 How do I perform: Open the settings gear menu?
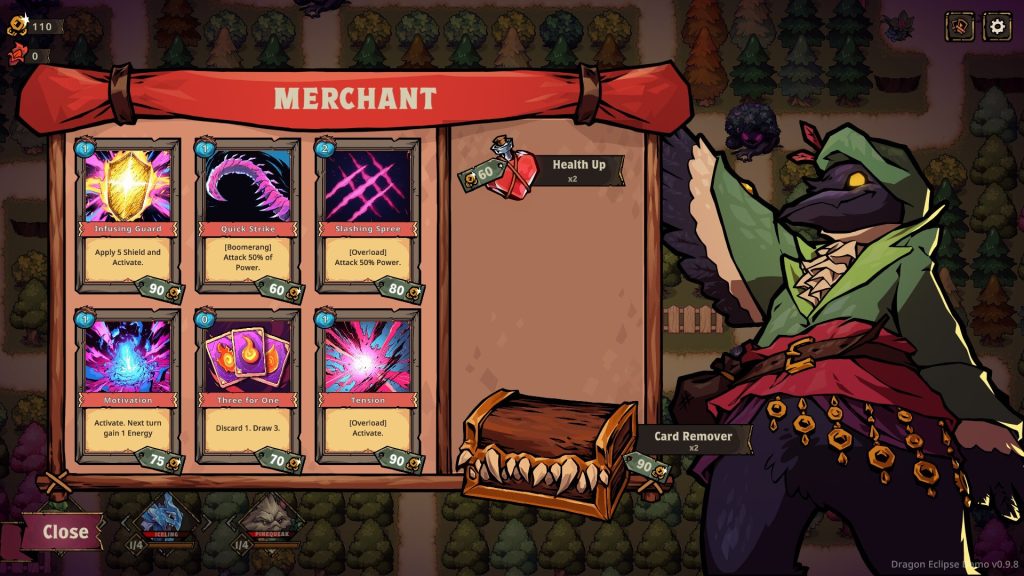pyautogui.click(x=997, y=26)
